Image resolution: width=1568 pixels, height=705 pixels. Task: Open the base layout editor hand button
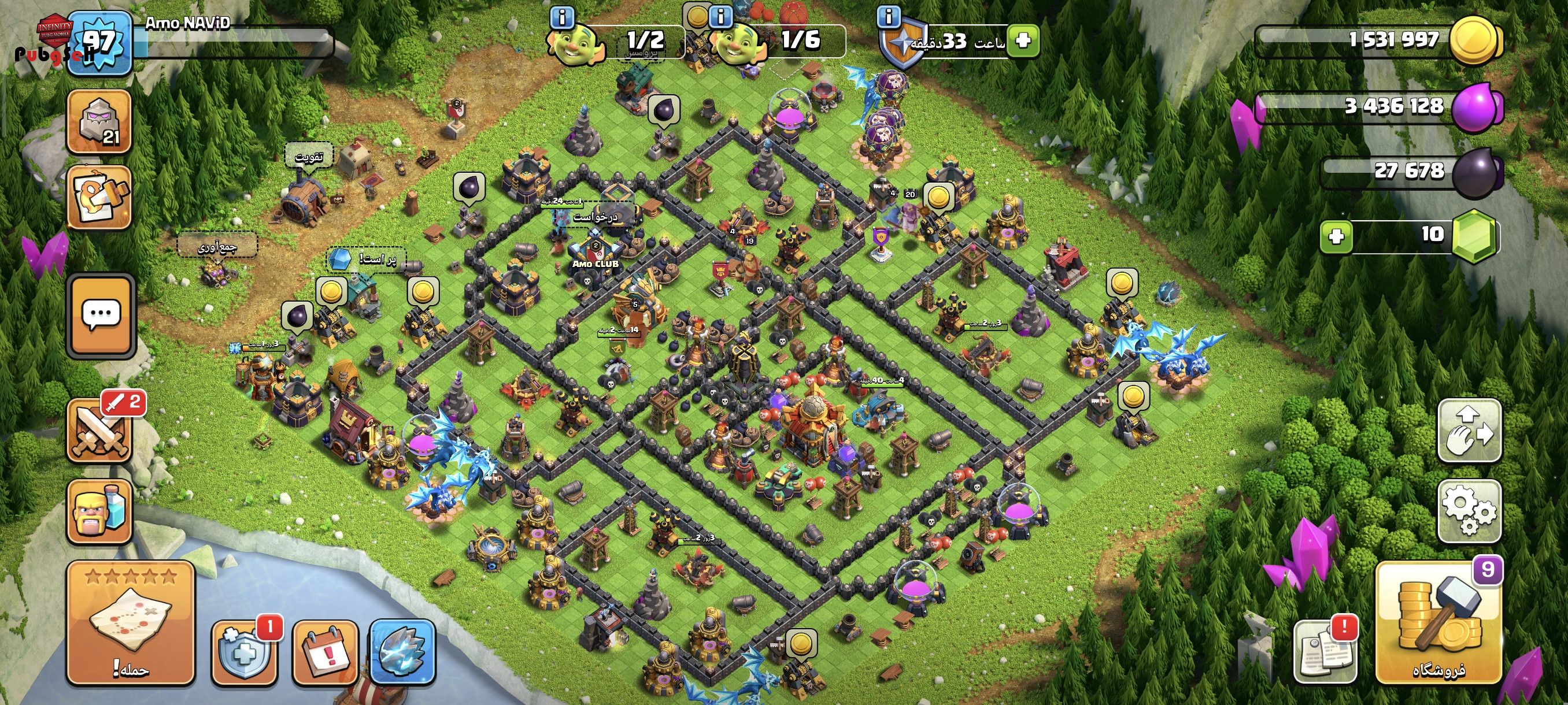pyautogui.click(x=1469, y=431)
